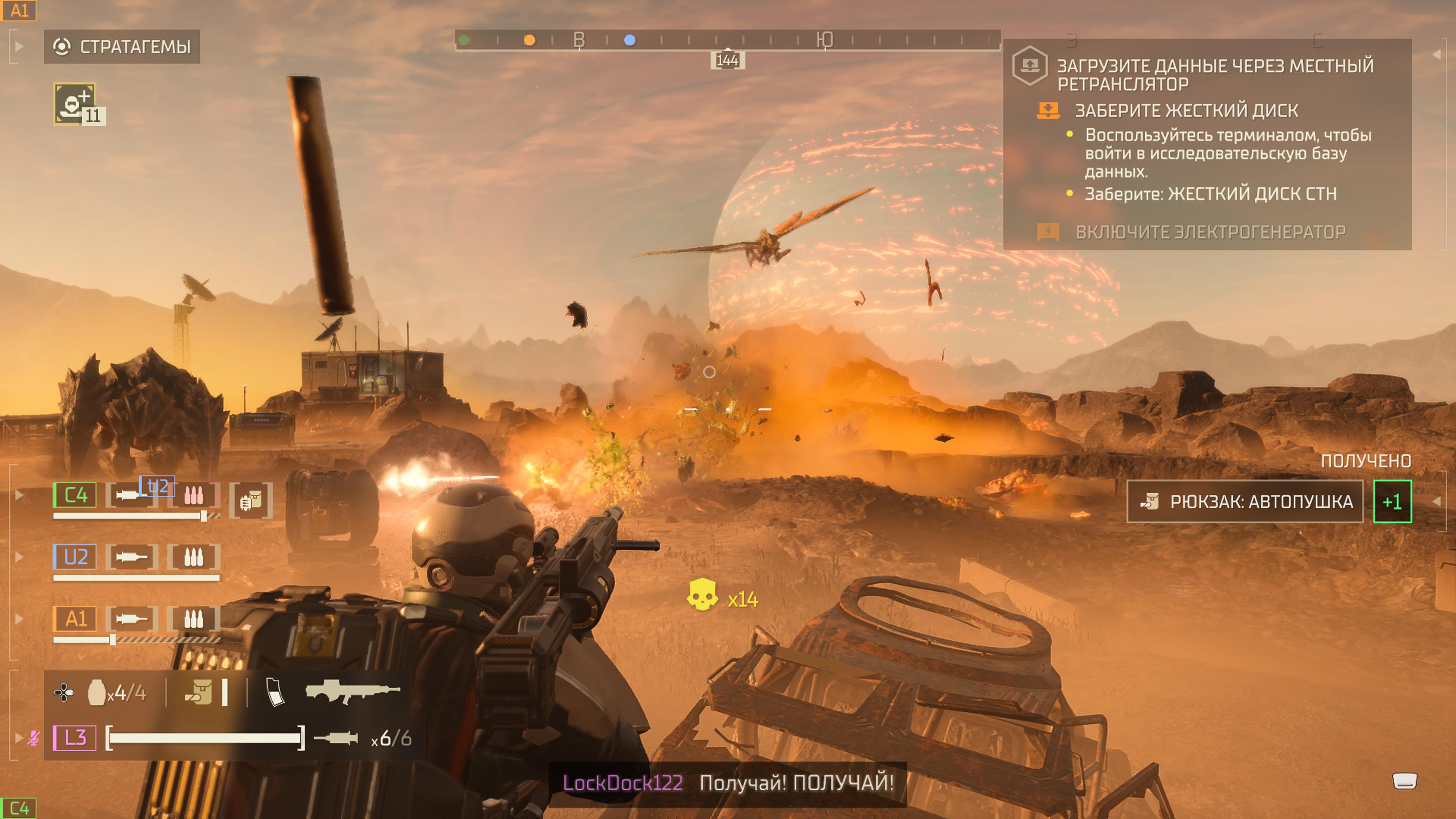Click the ammo icon in A1's squad row
The width and height of the screenshot is (1456, 819).
(193, 620)
